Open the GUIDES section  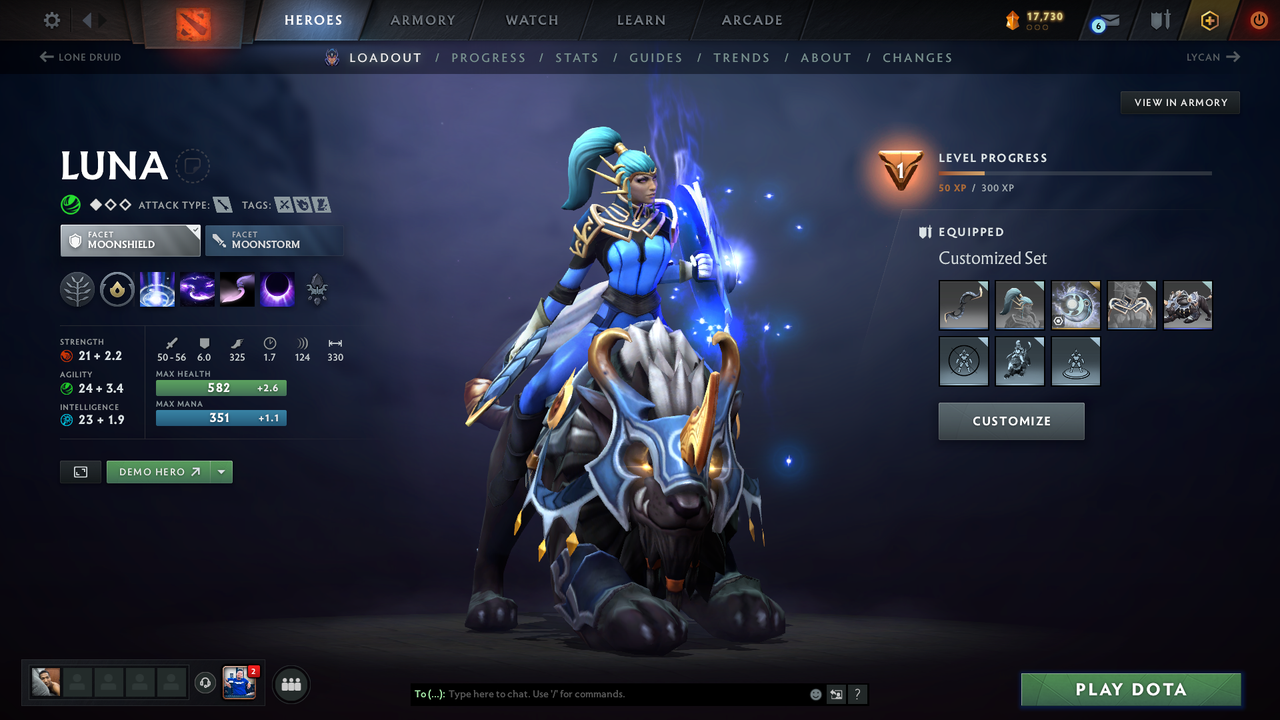point(656,58)
